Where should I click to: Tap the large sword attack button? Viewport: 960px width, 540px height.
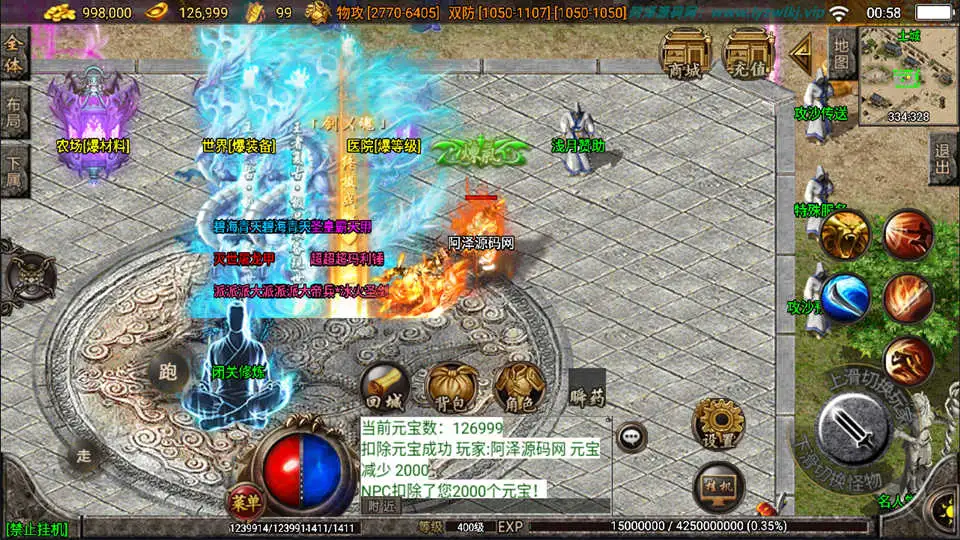tap(853, 426)
